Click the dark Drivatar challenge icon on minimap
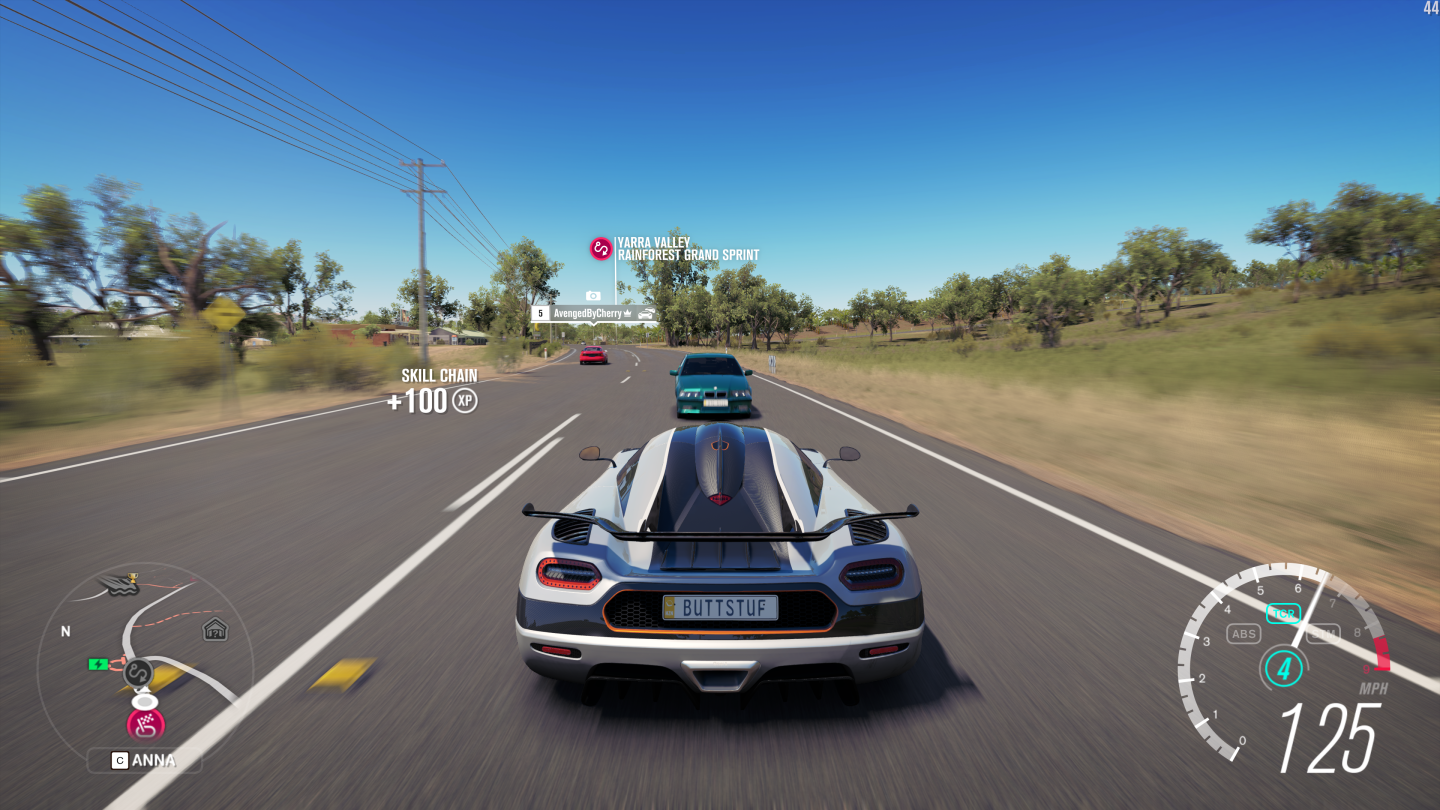Screen dimensions: 1440x810 (137, 673)
